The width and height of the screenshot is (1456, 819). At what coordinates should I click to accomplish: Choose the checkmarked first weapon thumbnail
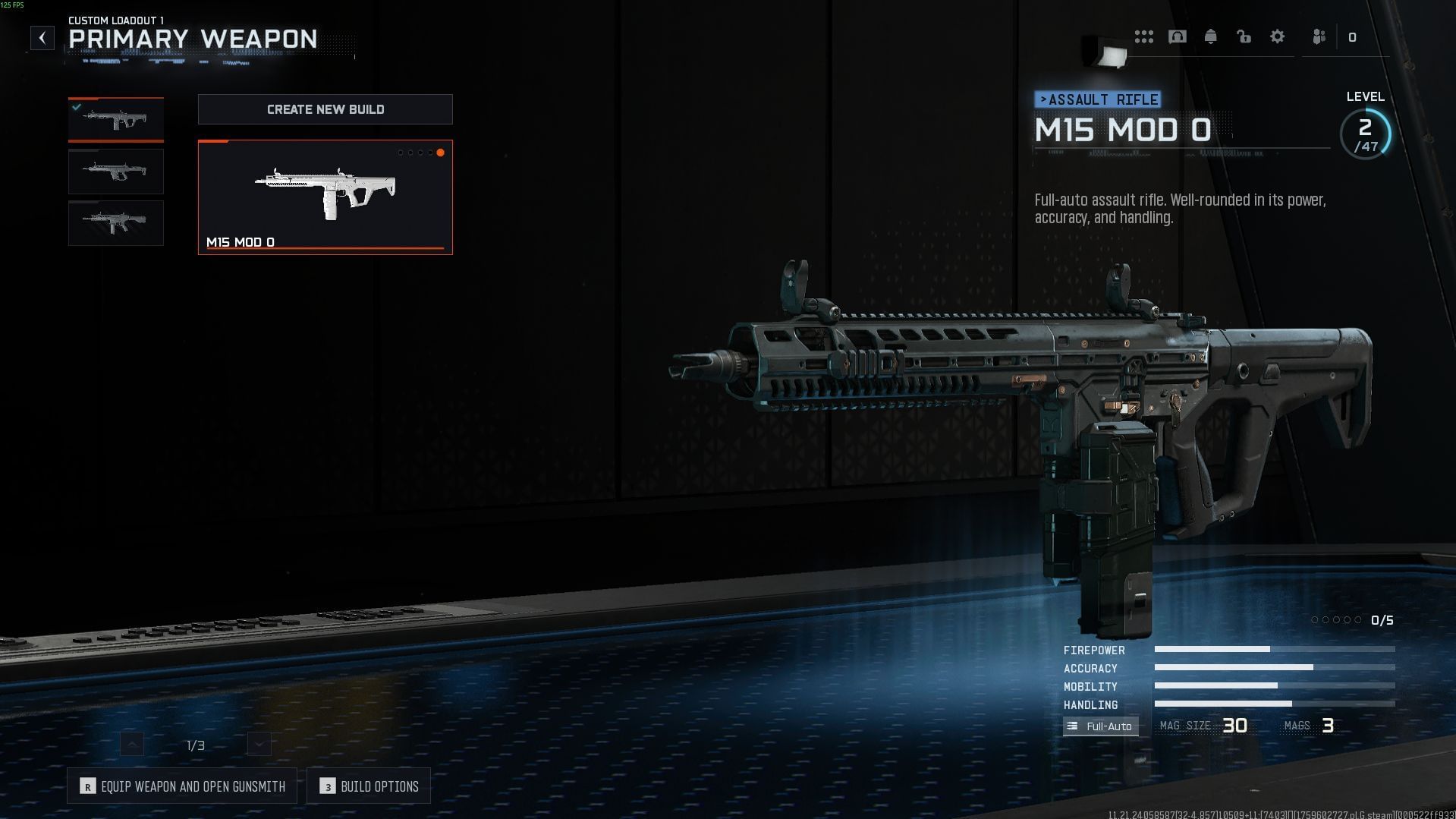tap(116, 119)
